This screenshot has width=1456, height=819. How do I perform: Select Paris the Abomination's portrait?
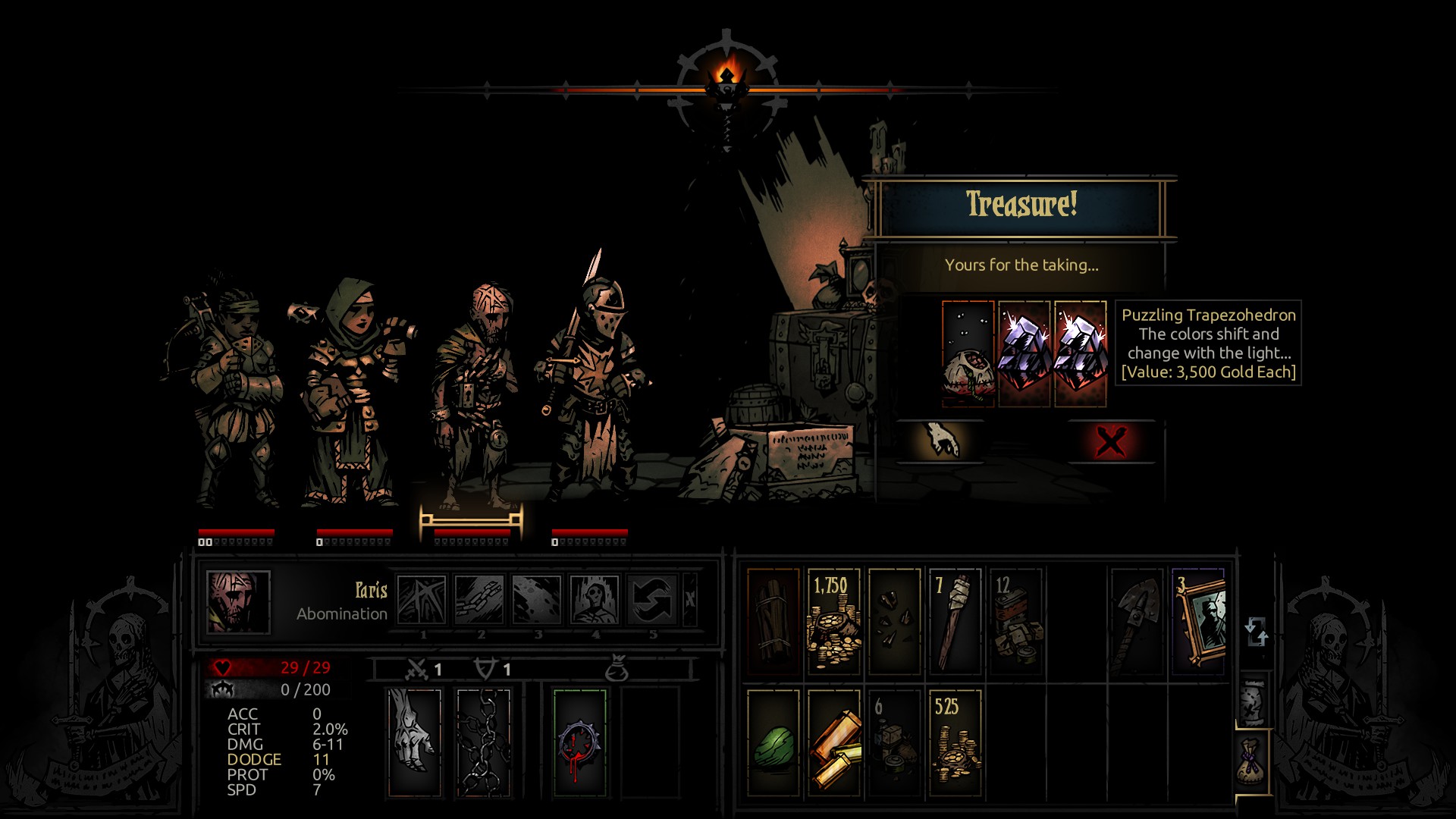[238, 602]
